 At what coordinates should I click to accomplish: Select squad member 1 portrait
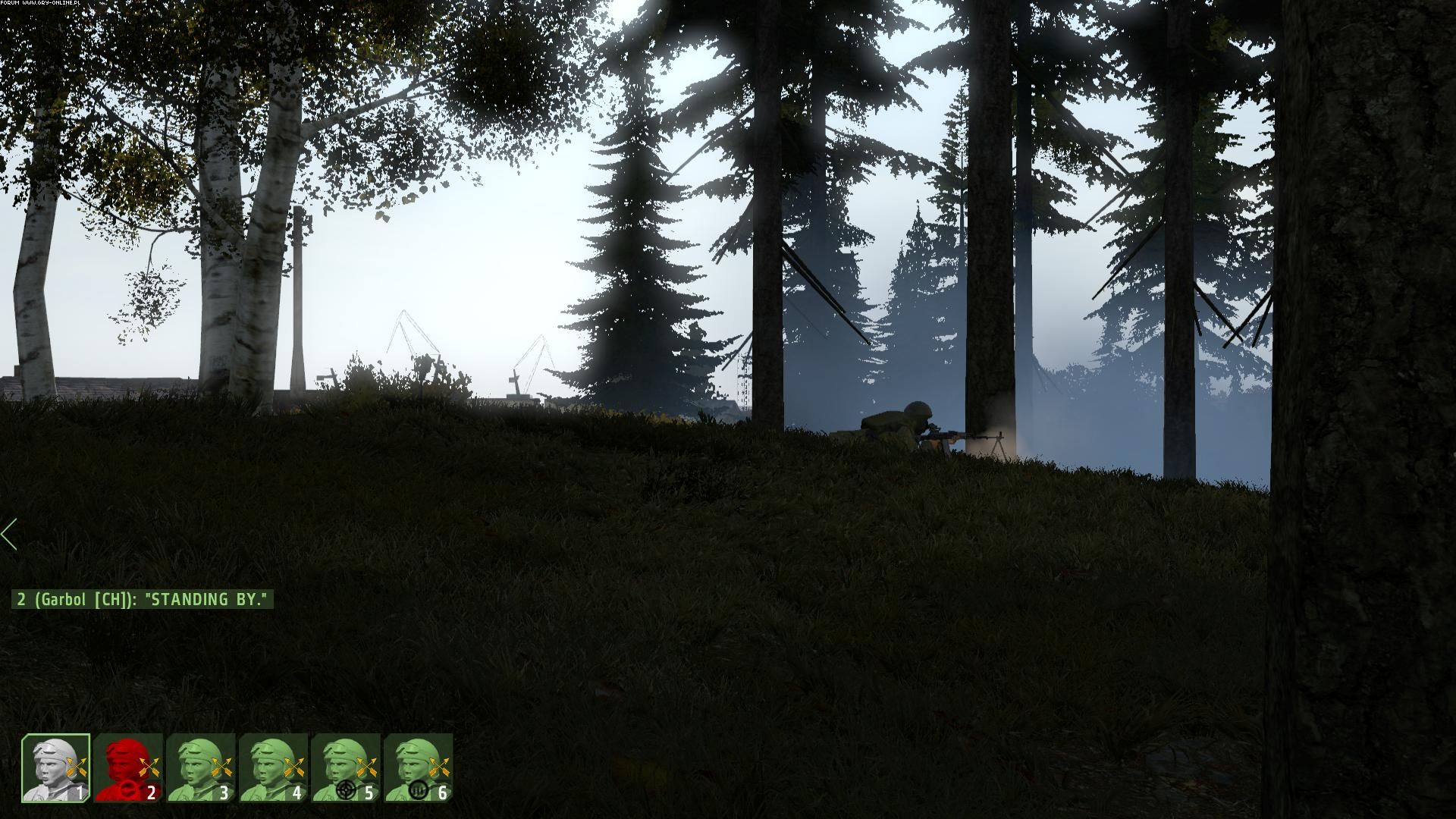[55, 768]
